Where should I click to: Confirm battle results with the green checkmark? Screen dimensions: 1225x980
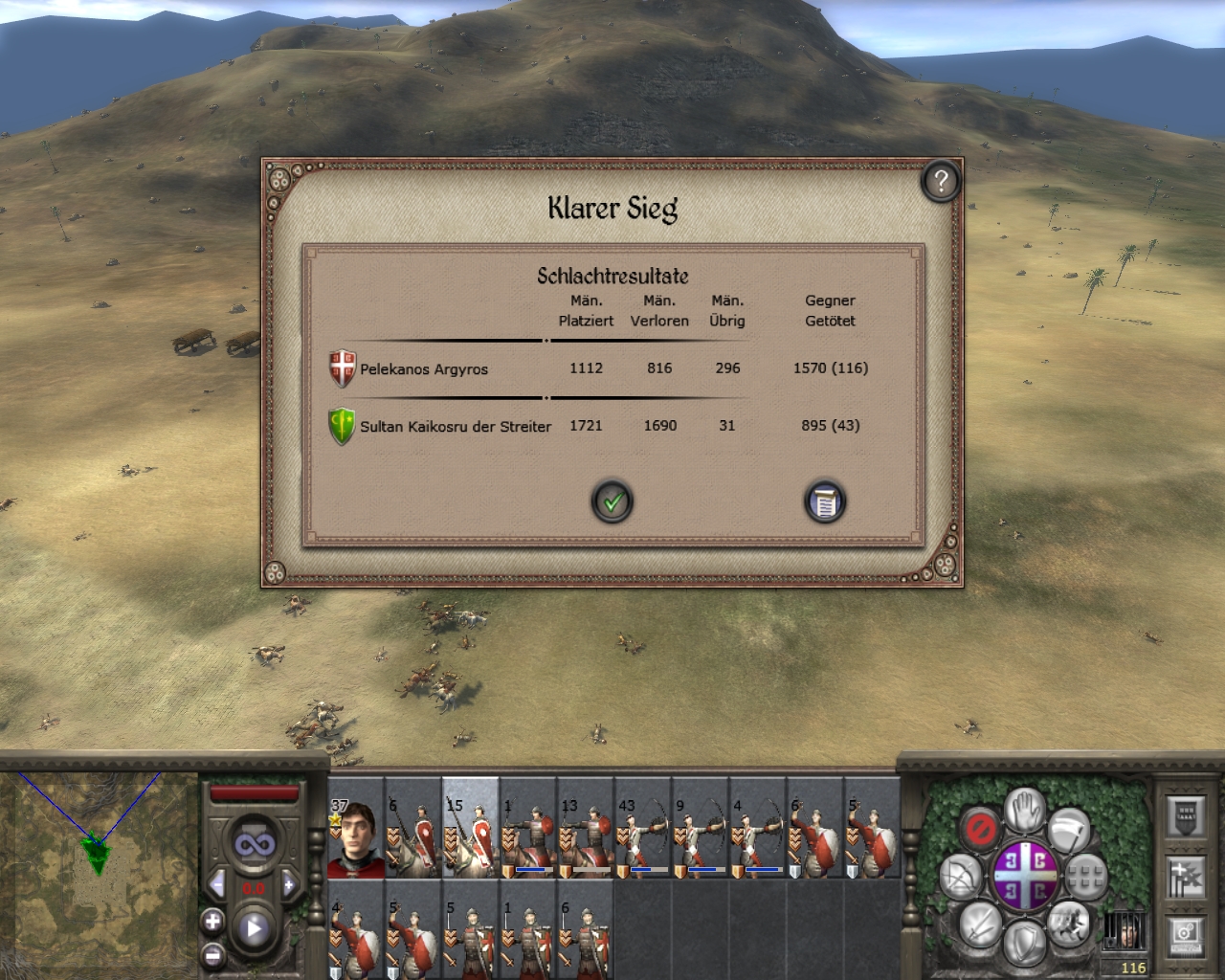tap(612, 501)
